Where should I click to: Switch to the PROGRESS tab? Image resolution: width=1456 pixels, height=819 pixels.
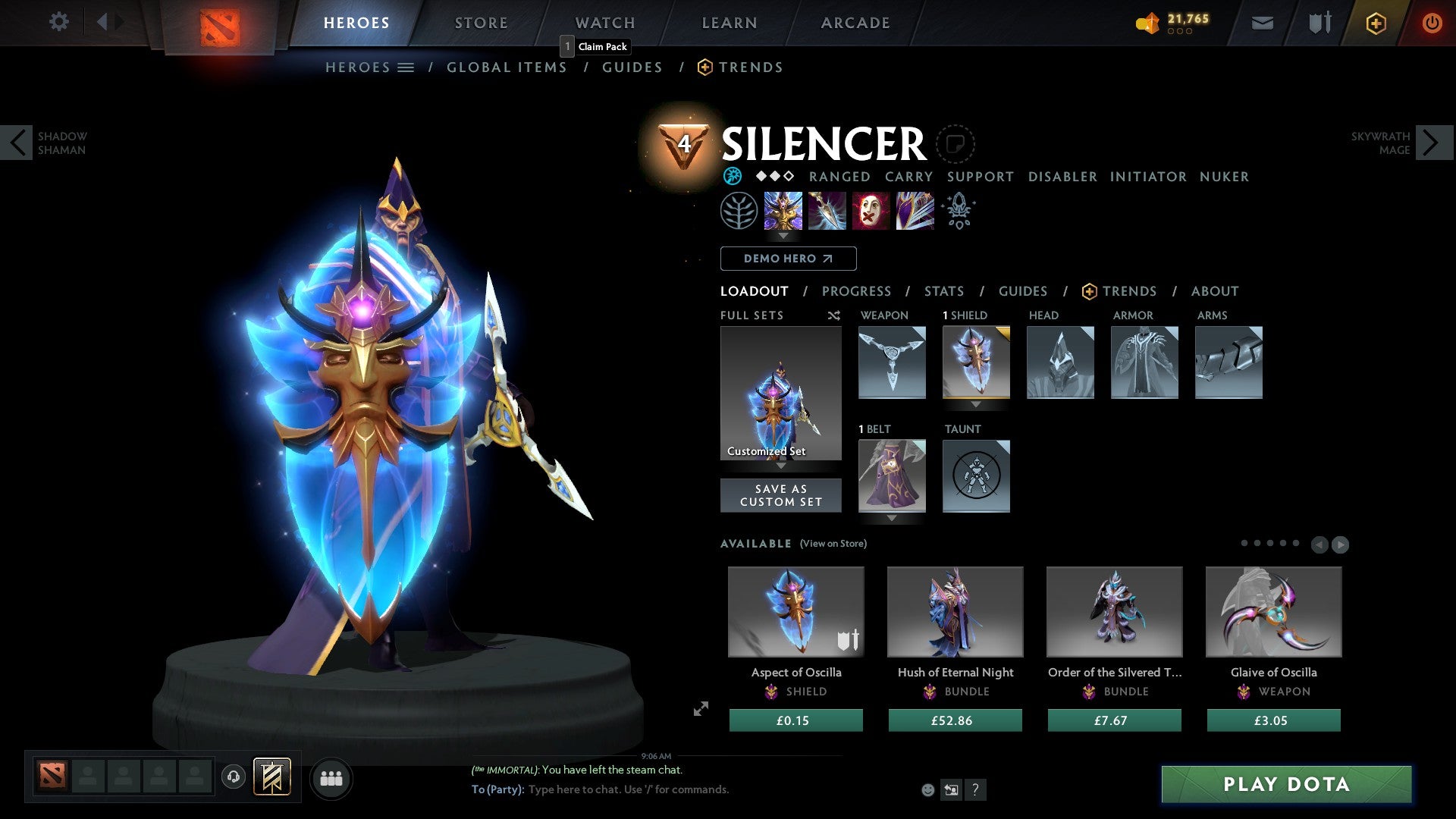(x=857, y=291)
